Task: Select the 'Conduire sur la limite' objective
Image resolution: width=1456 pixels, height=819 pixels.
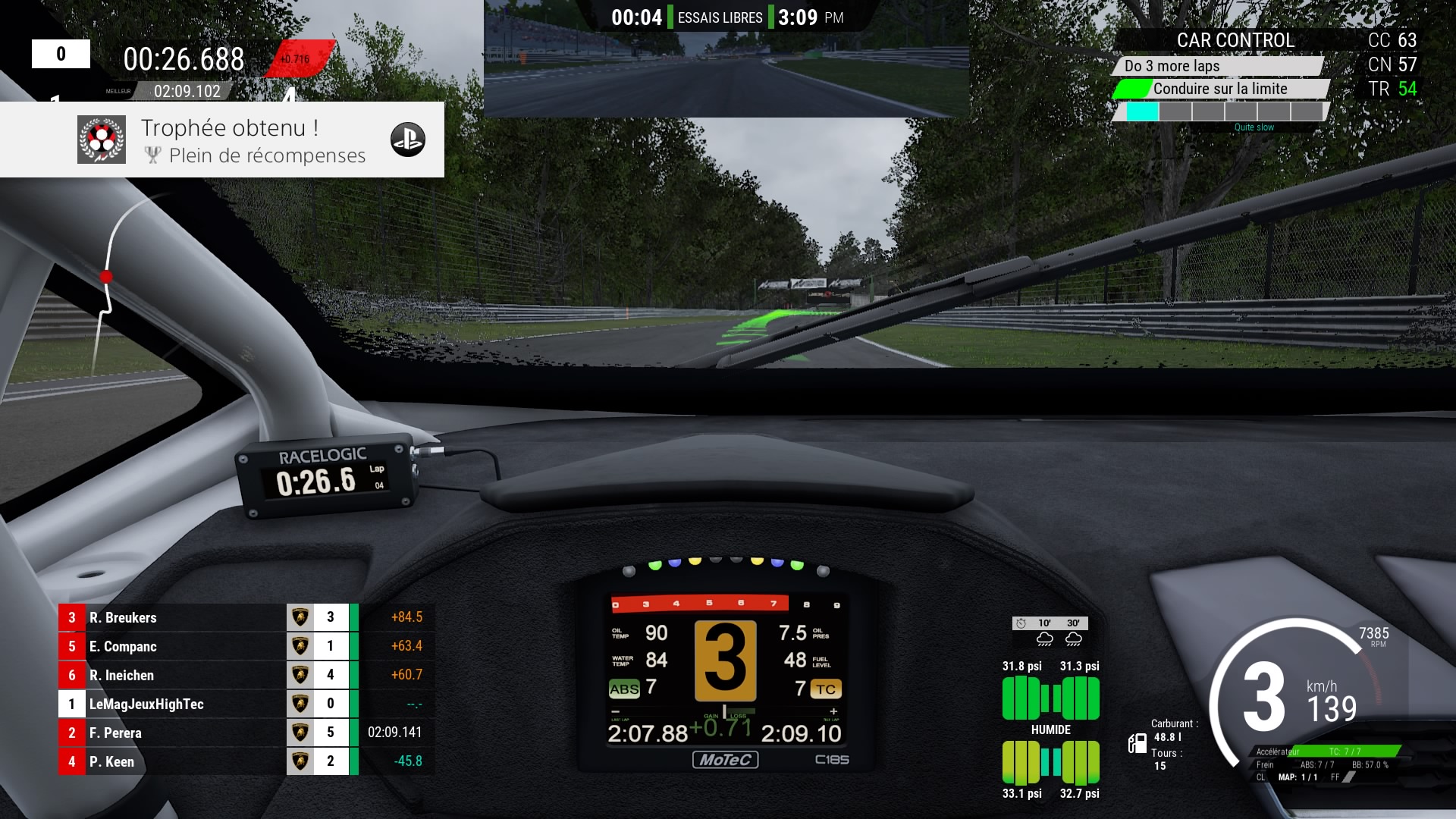Action: click(x=1219, y=89)
